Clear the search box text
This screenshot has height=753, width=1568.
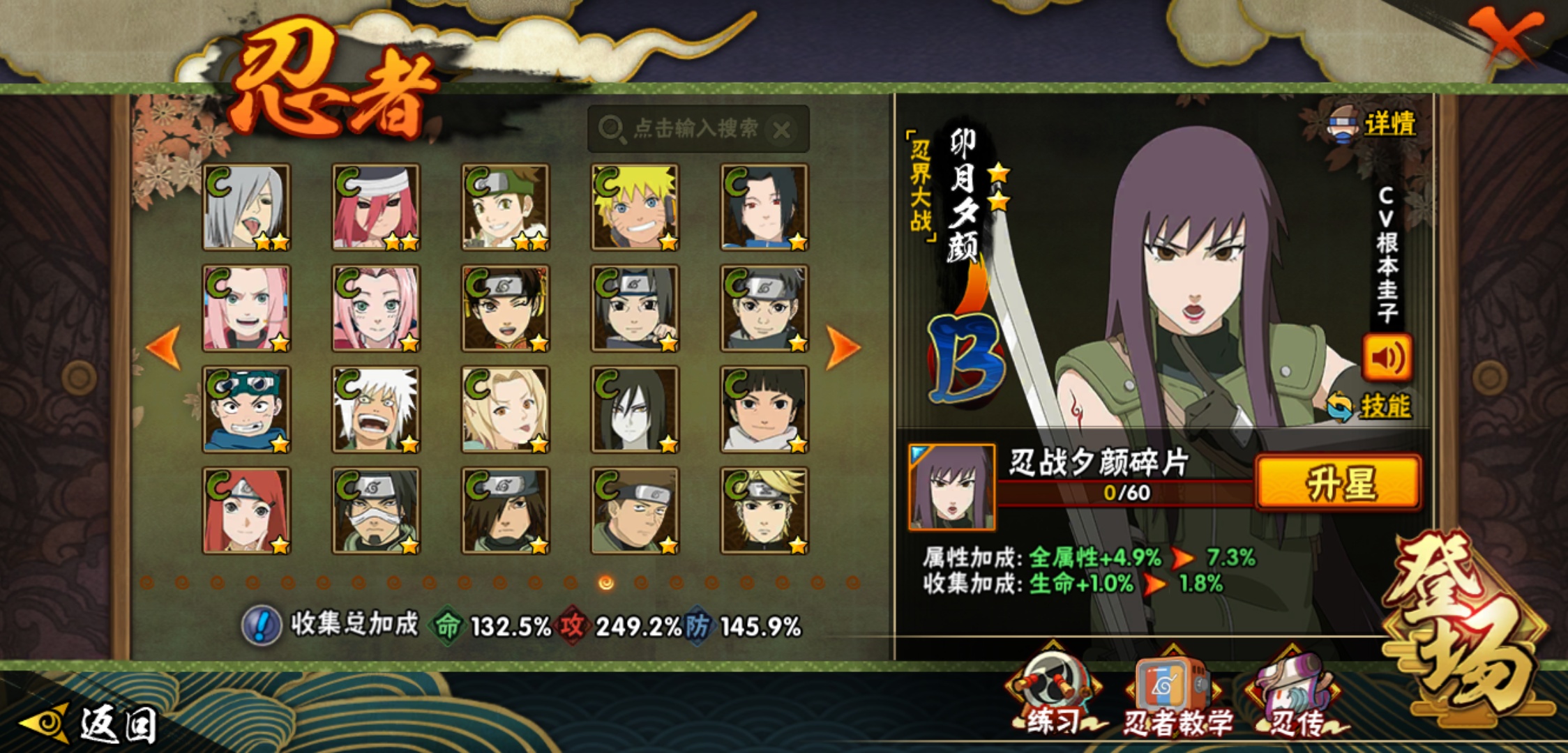(x=783, y=130)
